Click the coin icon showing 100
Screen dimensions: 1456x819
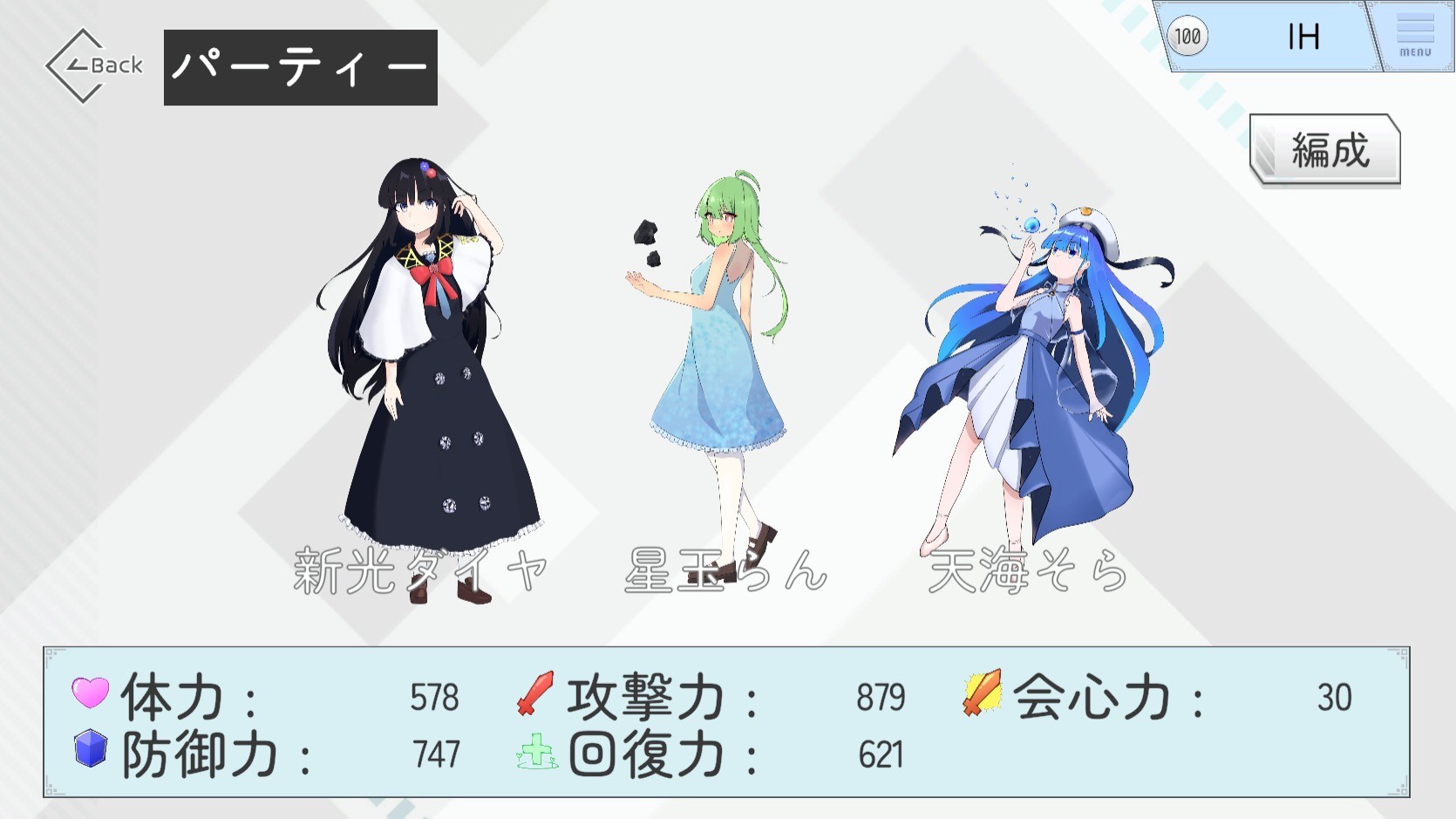(1187, 37)
